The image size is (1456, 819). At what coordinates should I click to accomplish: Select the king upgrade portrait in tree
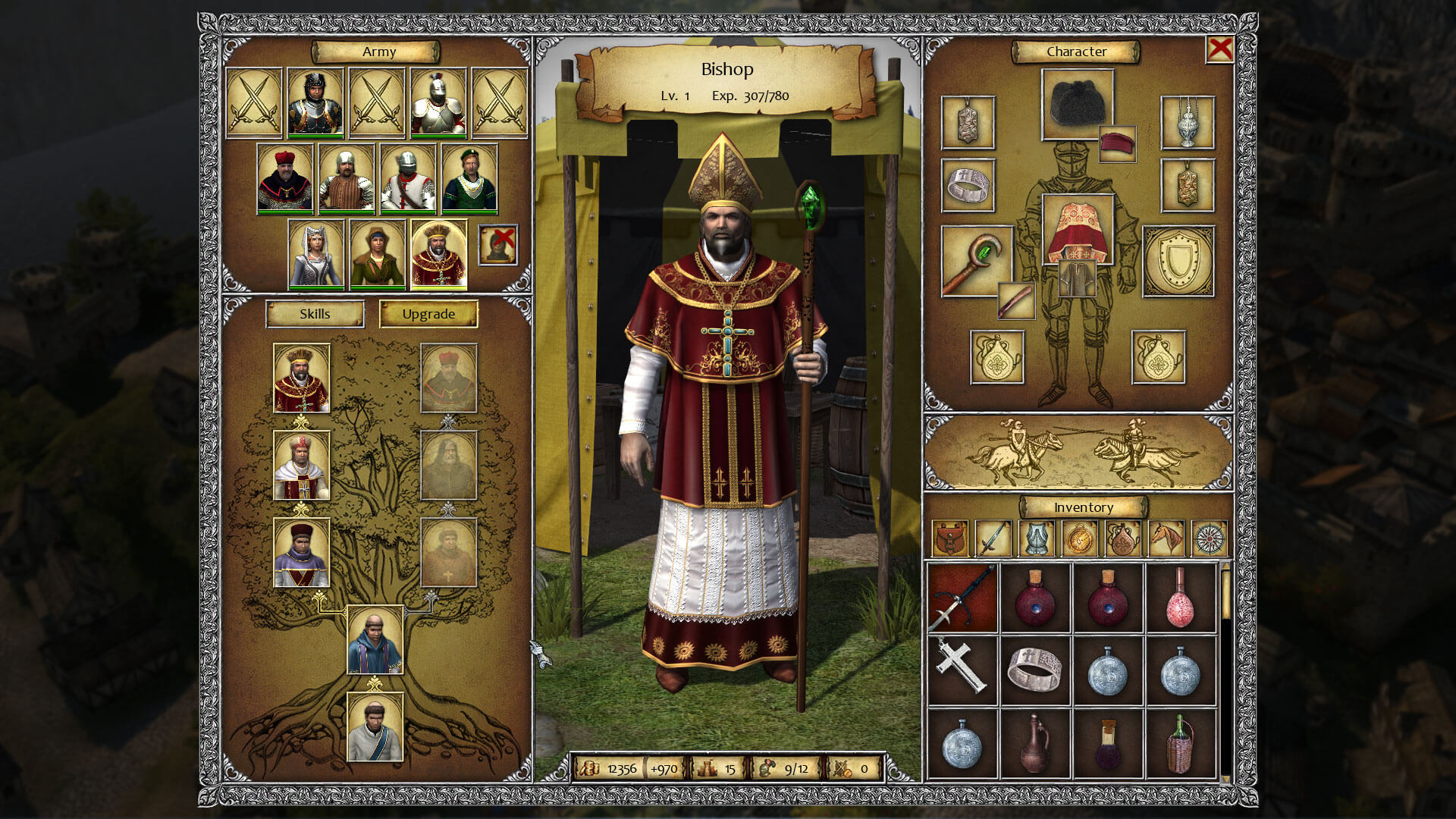coord(300,378)
